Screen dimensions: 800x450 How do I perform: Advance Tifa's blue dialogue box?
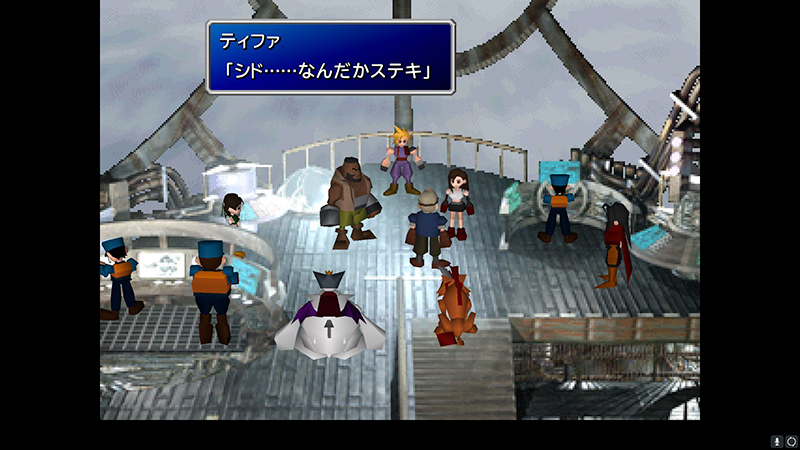[330, 57]
